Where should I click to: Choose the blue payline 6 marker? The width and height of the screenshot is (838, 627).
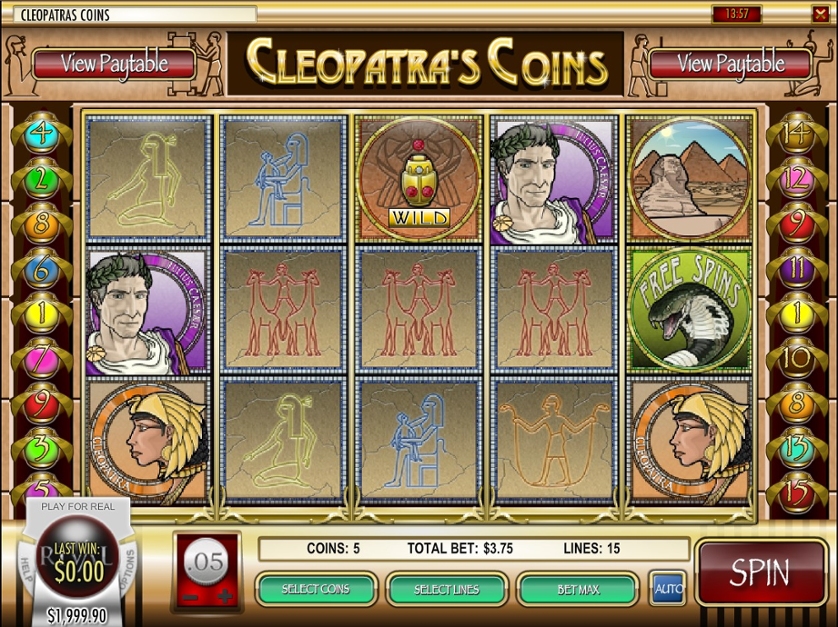pos(41,267)
